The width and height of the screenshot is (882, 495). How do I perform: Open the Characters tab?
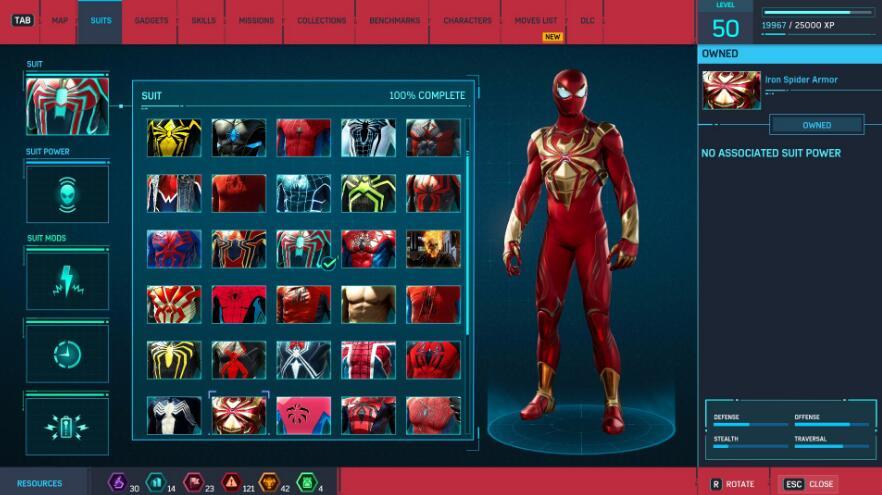[x=467, y=20]
